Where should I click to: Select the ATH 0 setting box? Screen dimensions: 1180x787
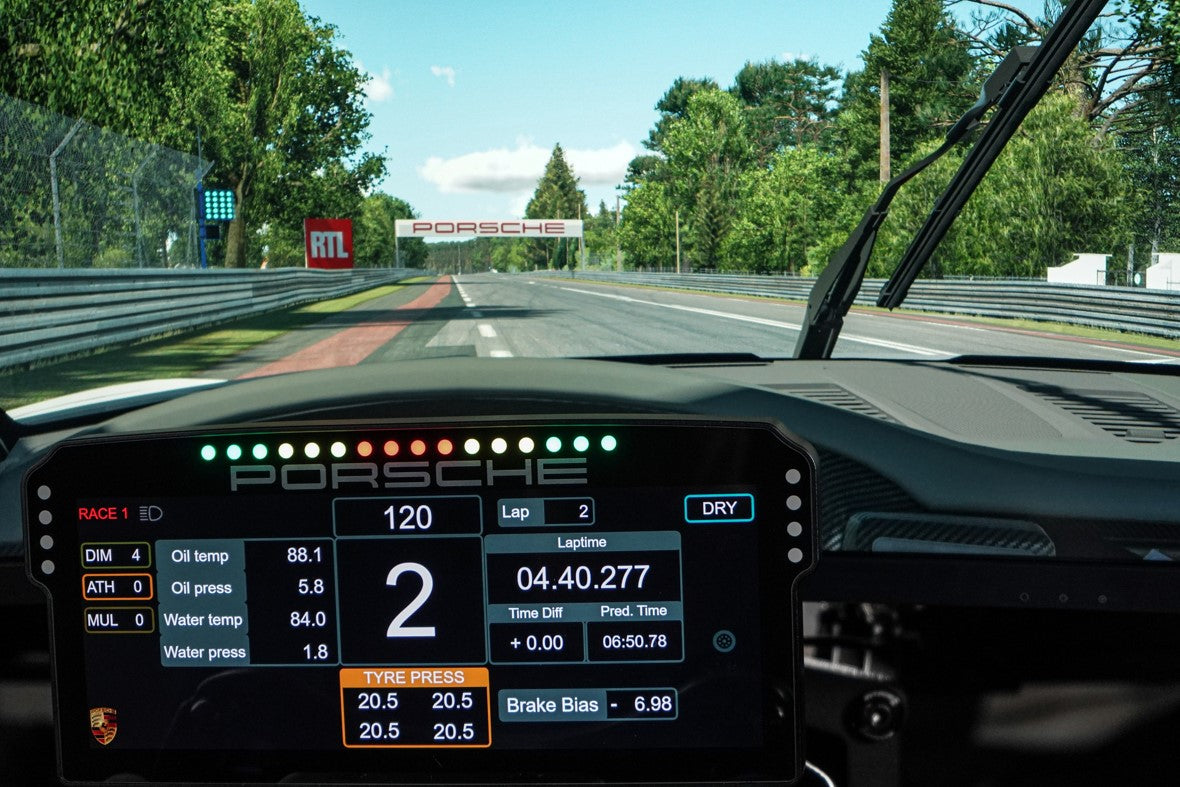pos(117,587)
